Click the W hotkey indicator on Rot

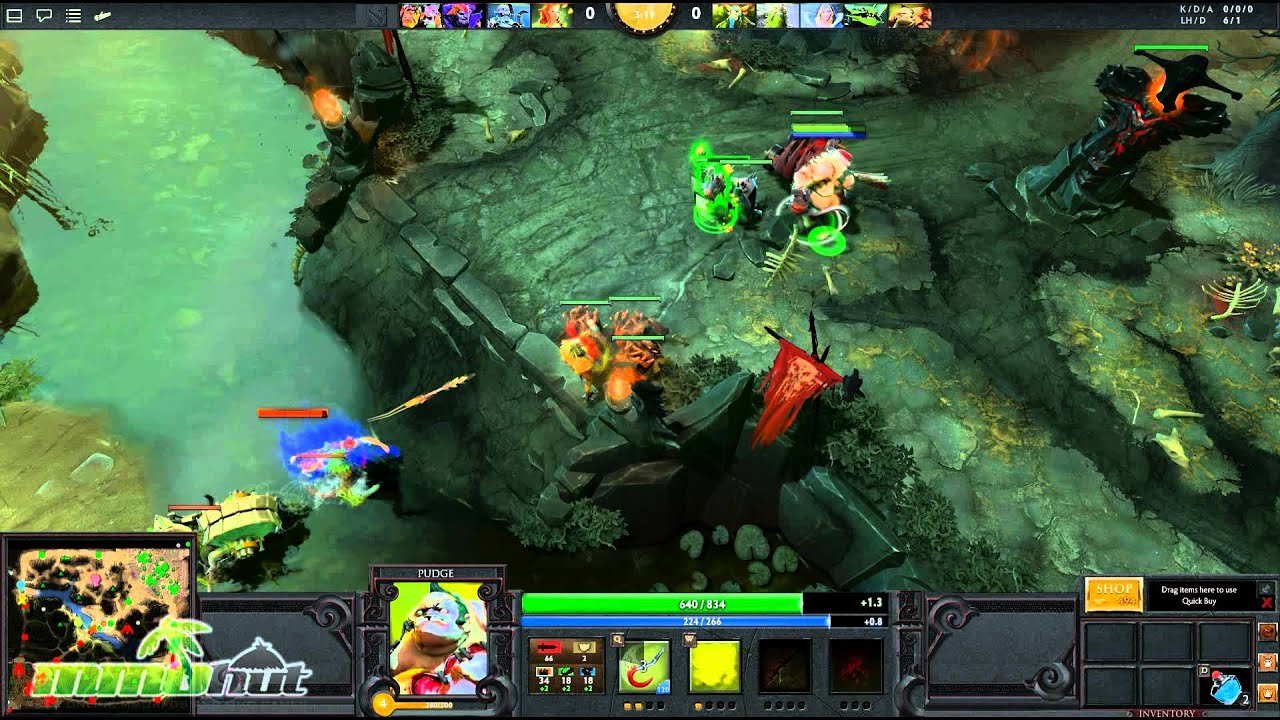(689, 639)
